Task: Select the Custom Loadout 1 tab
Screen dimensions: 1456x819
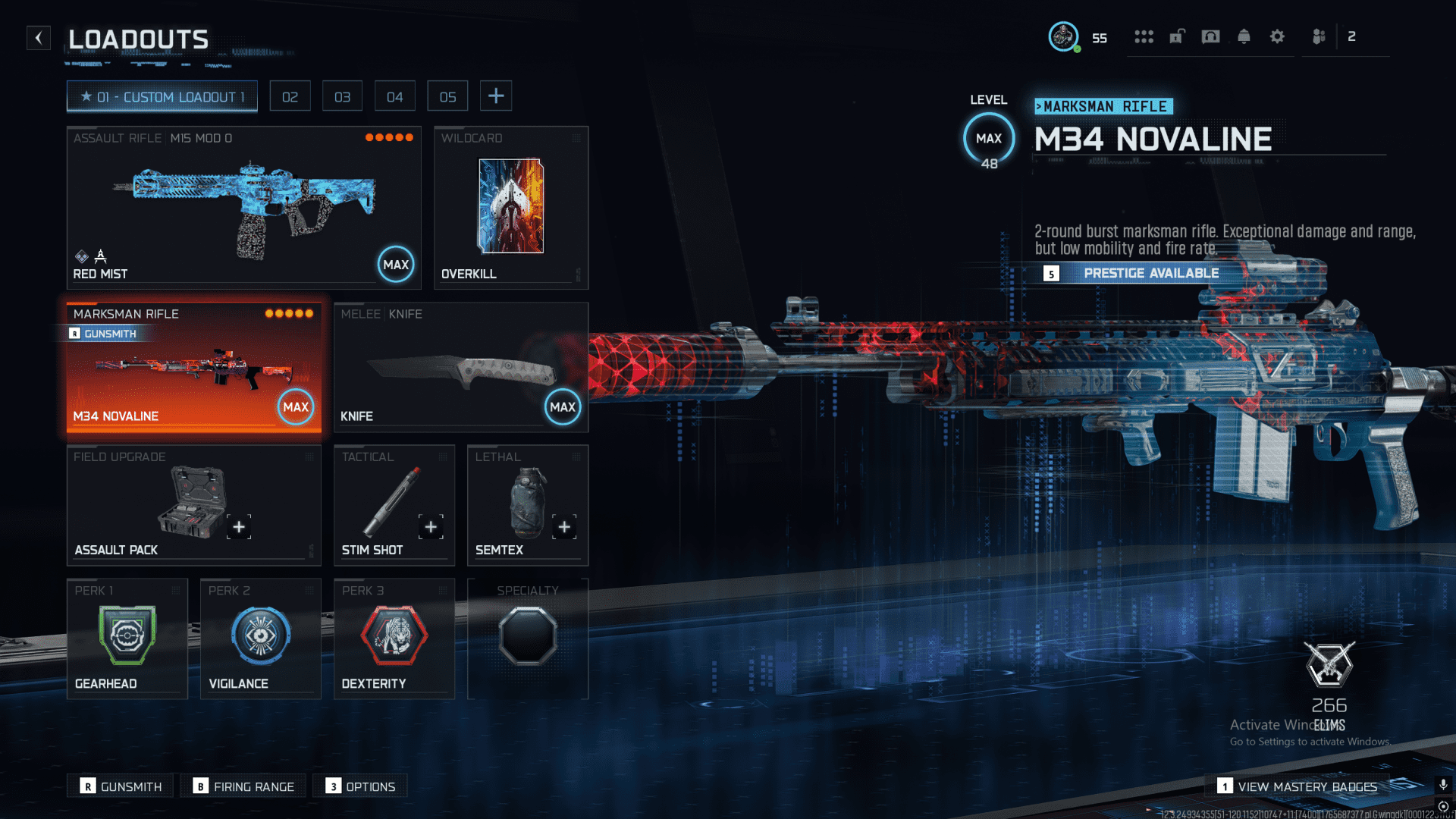Action: click(x=162, y=96)
